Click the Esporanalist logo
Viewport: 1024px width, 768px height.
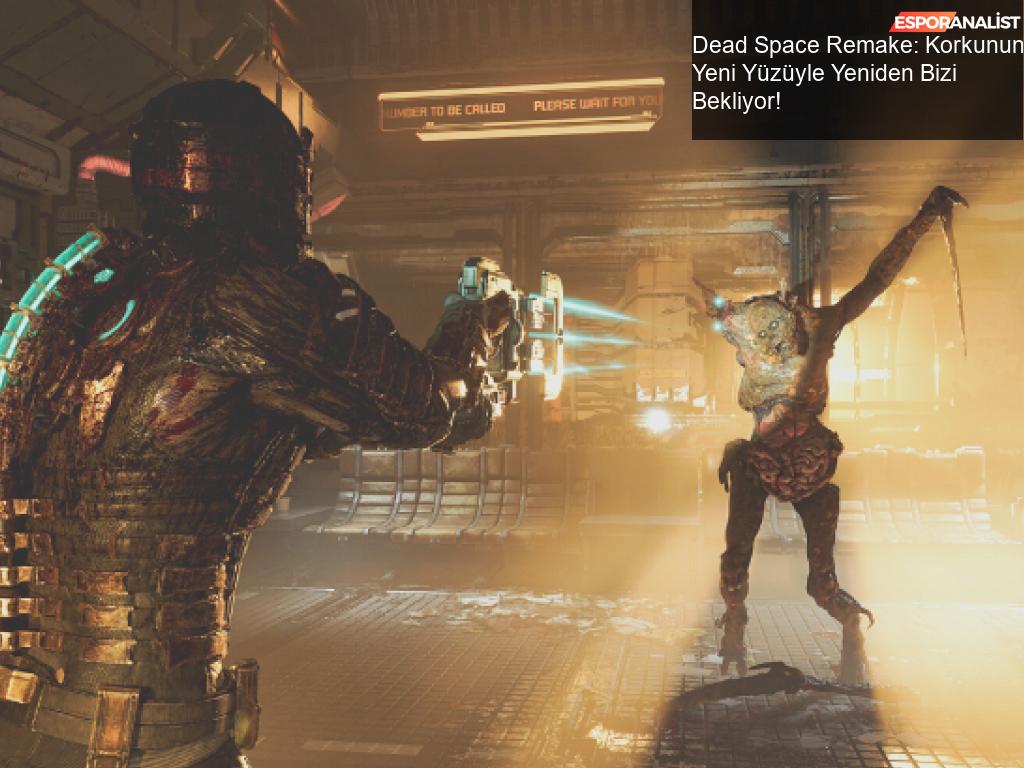[x=955, y=22]
